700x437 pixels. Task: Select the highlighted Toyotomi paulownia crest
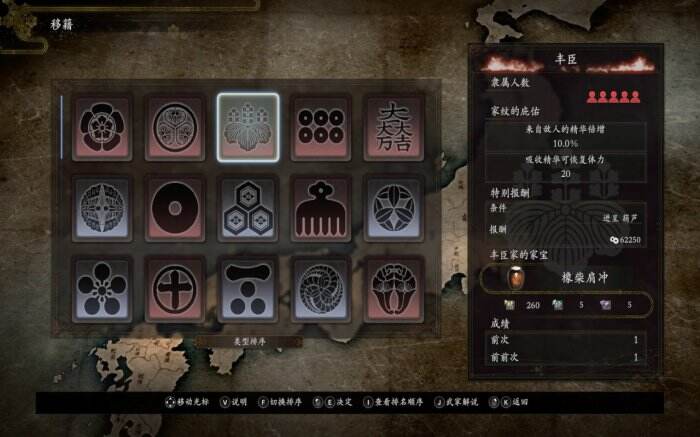249,127
